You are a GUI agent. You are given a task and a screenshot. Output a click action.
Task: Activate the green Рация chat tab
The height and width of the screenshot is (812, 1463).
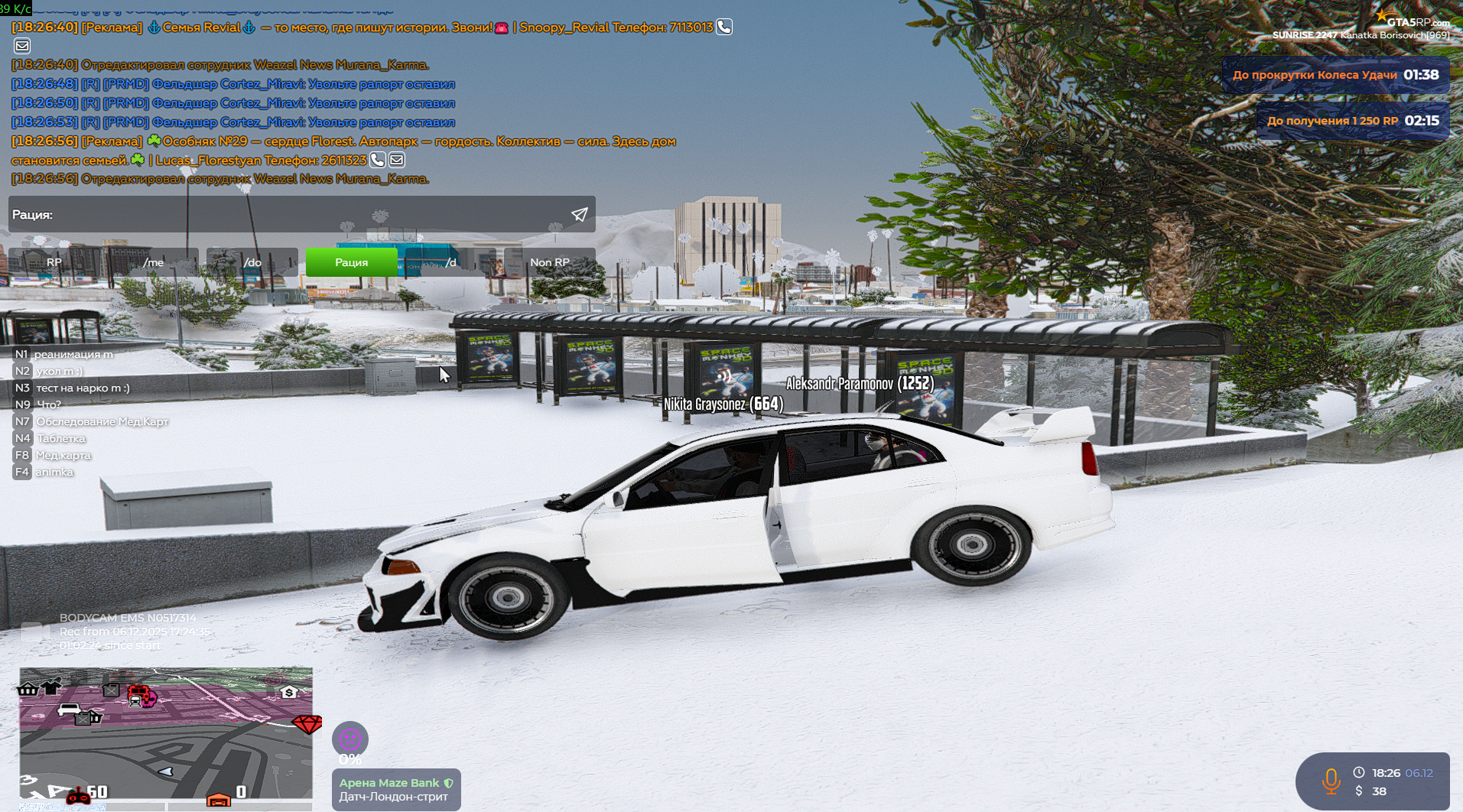coord(351,262)
